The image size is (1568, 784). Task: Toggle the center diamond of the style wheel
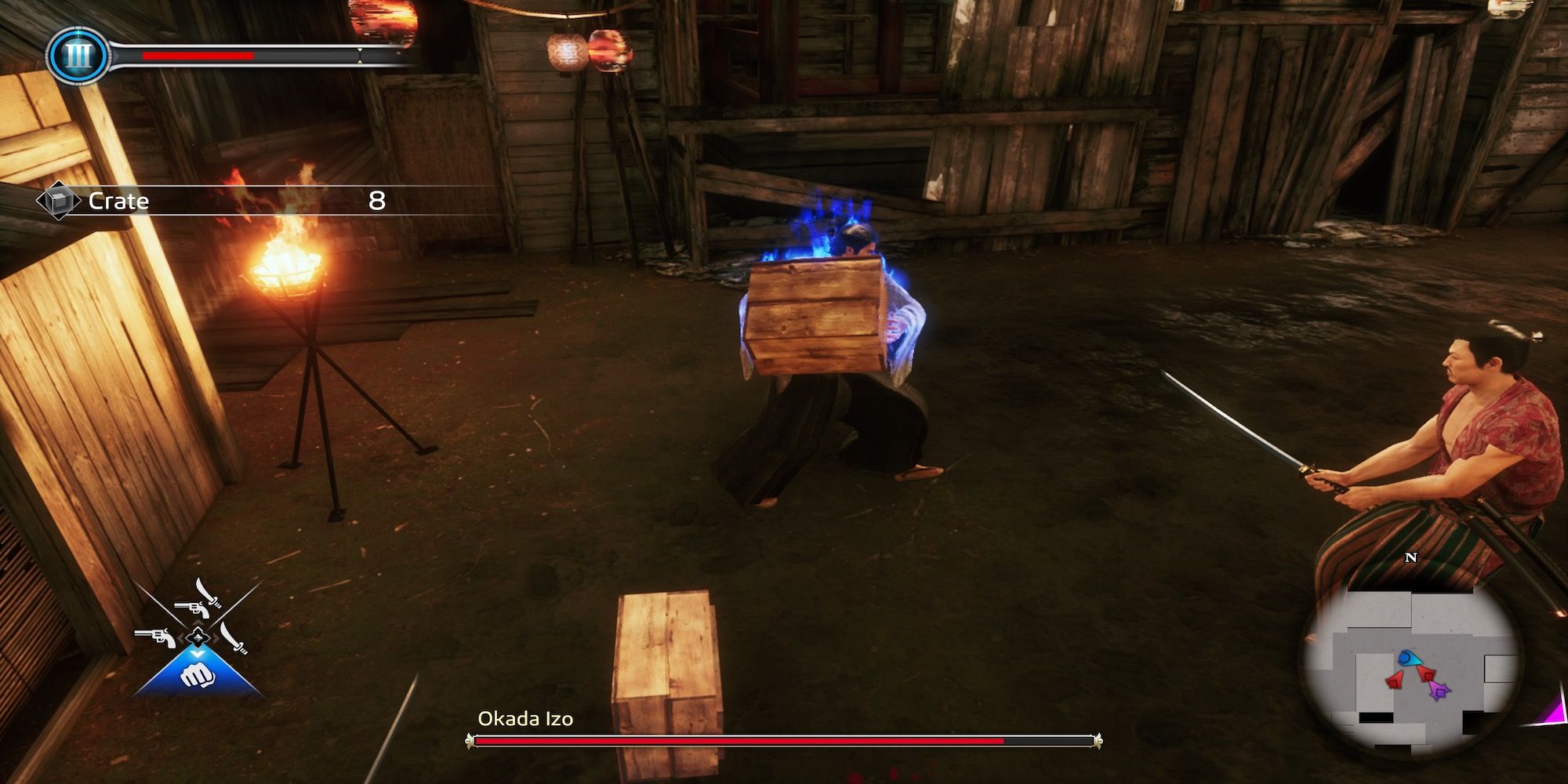[198, 637]
